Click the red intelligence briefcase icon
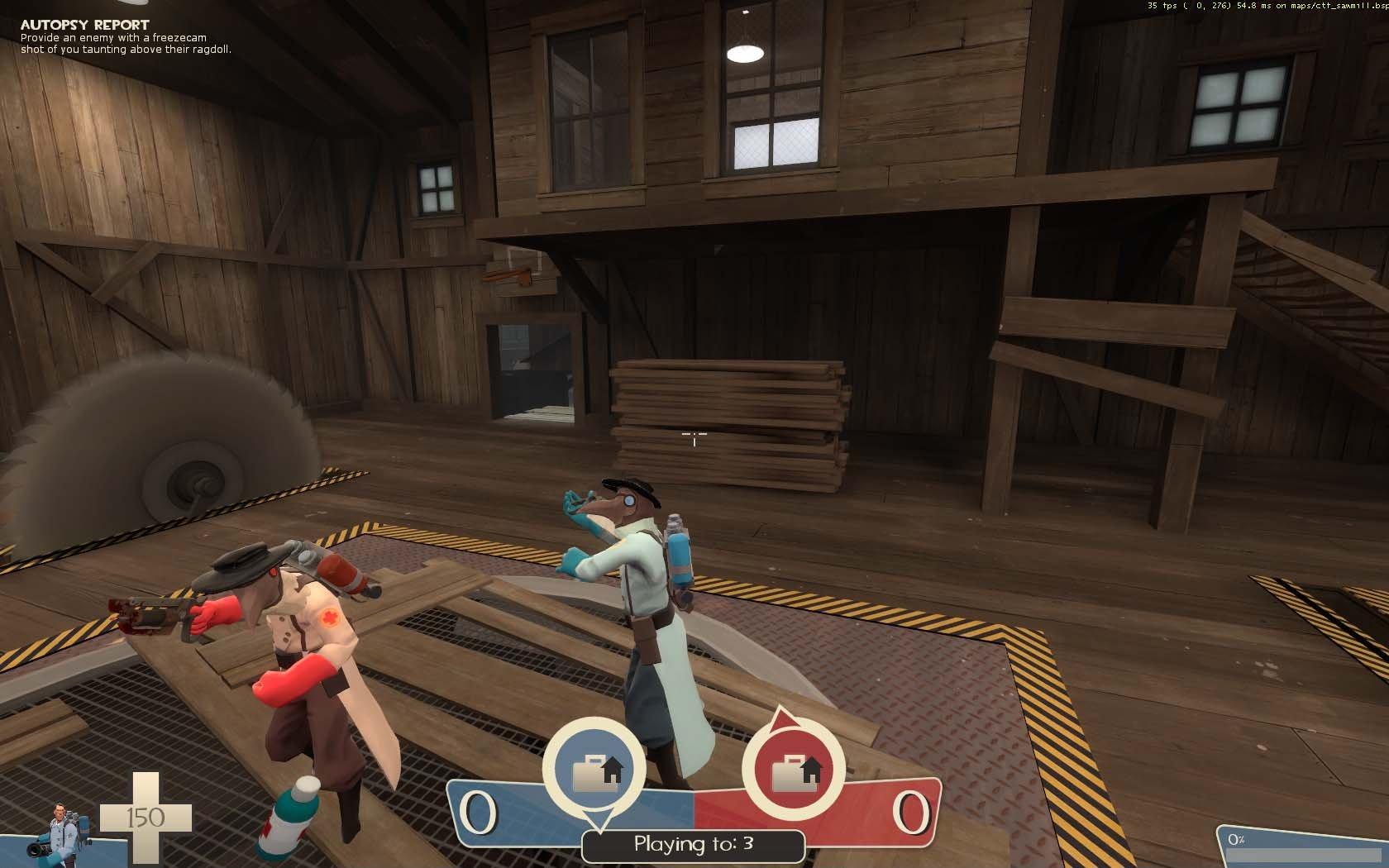The image size is (1389, 868). coord(793,770)
